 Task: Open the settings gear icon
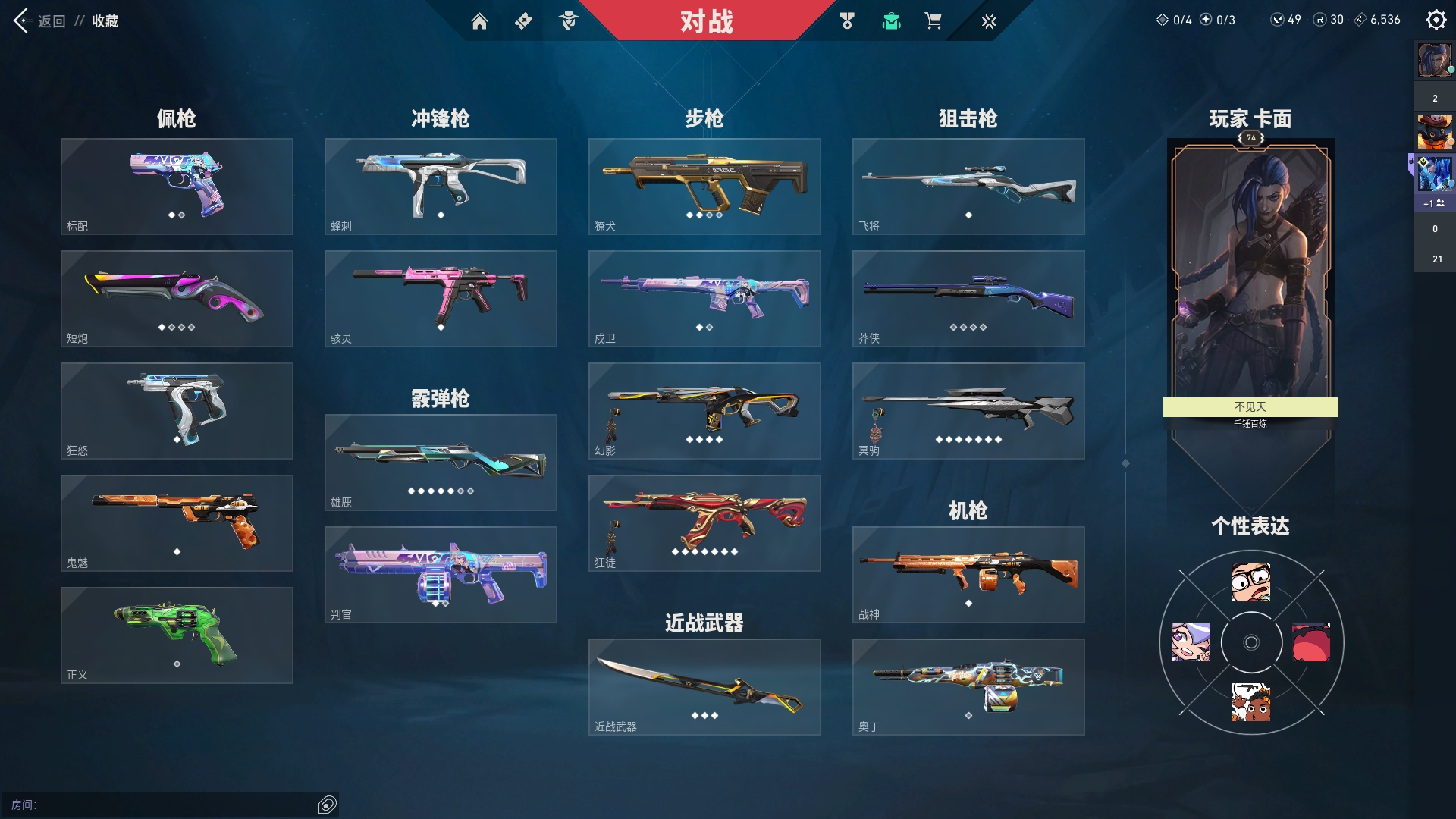[1436, 20]
